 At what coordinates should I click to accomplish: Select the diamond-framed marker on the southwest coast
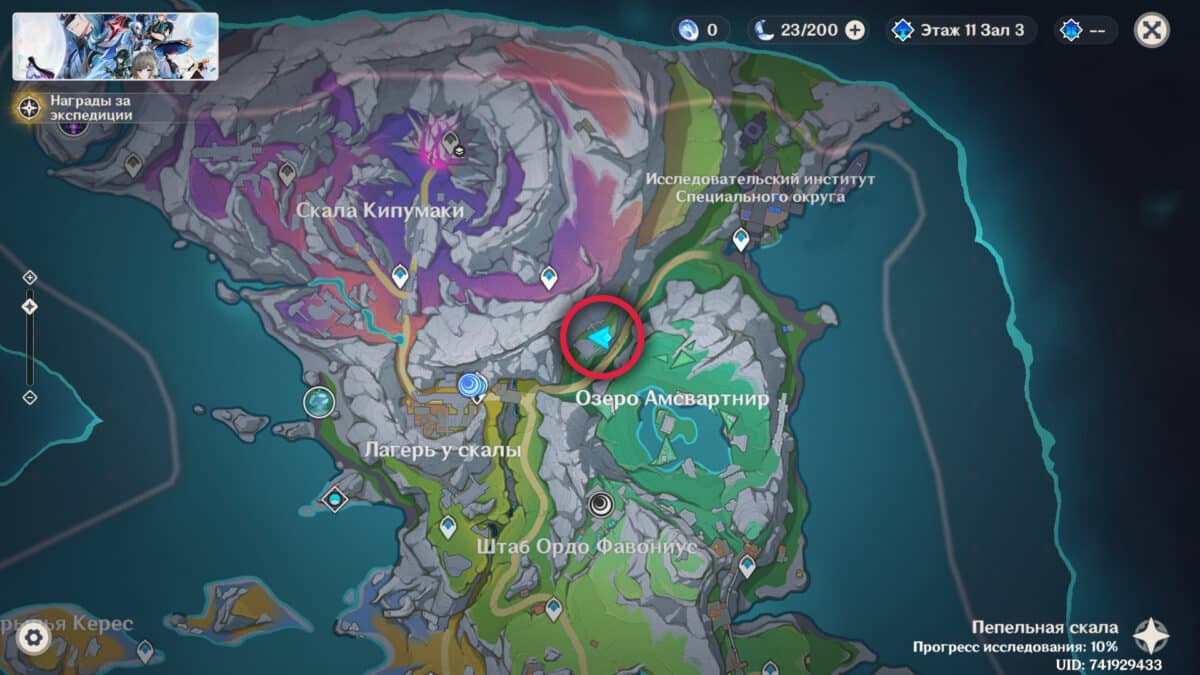click(x=333, y=498)
